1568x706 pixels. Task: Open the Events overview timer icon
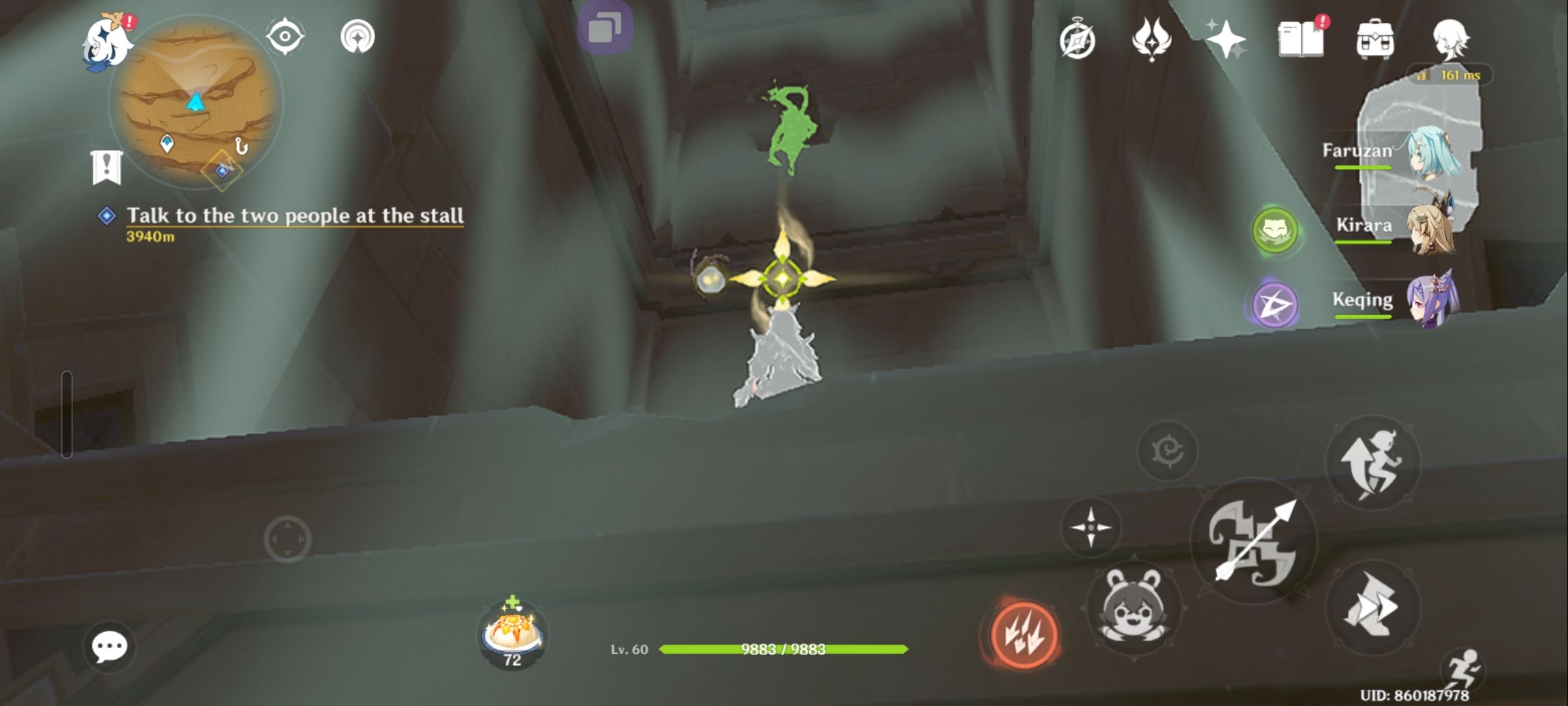[1078, 39]
